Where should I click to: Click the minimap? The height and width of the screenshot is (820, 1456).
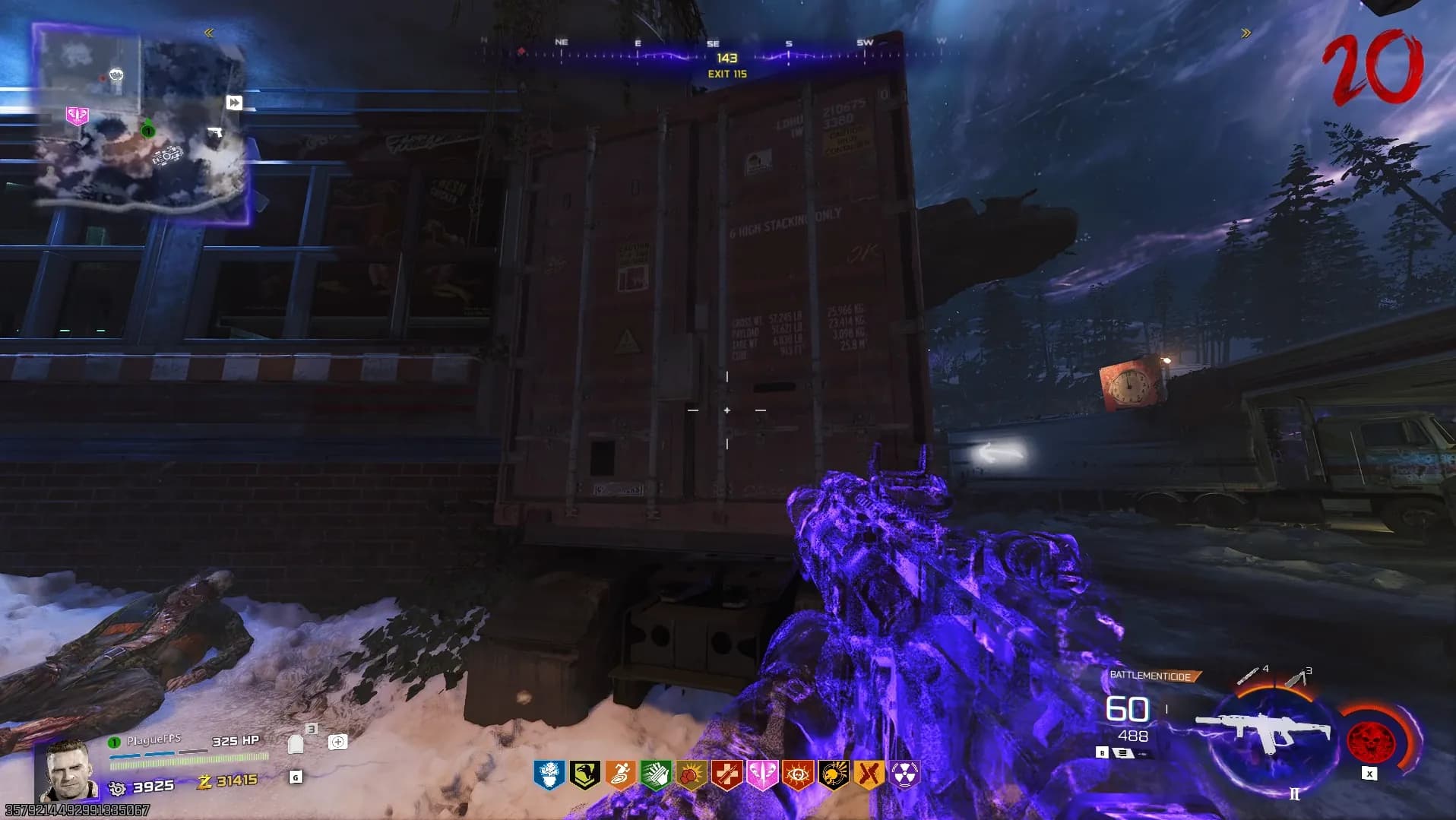coord(142,123)
